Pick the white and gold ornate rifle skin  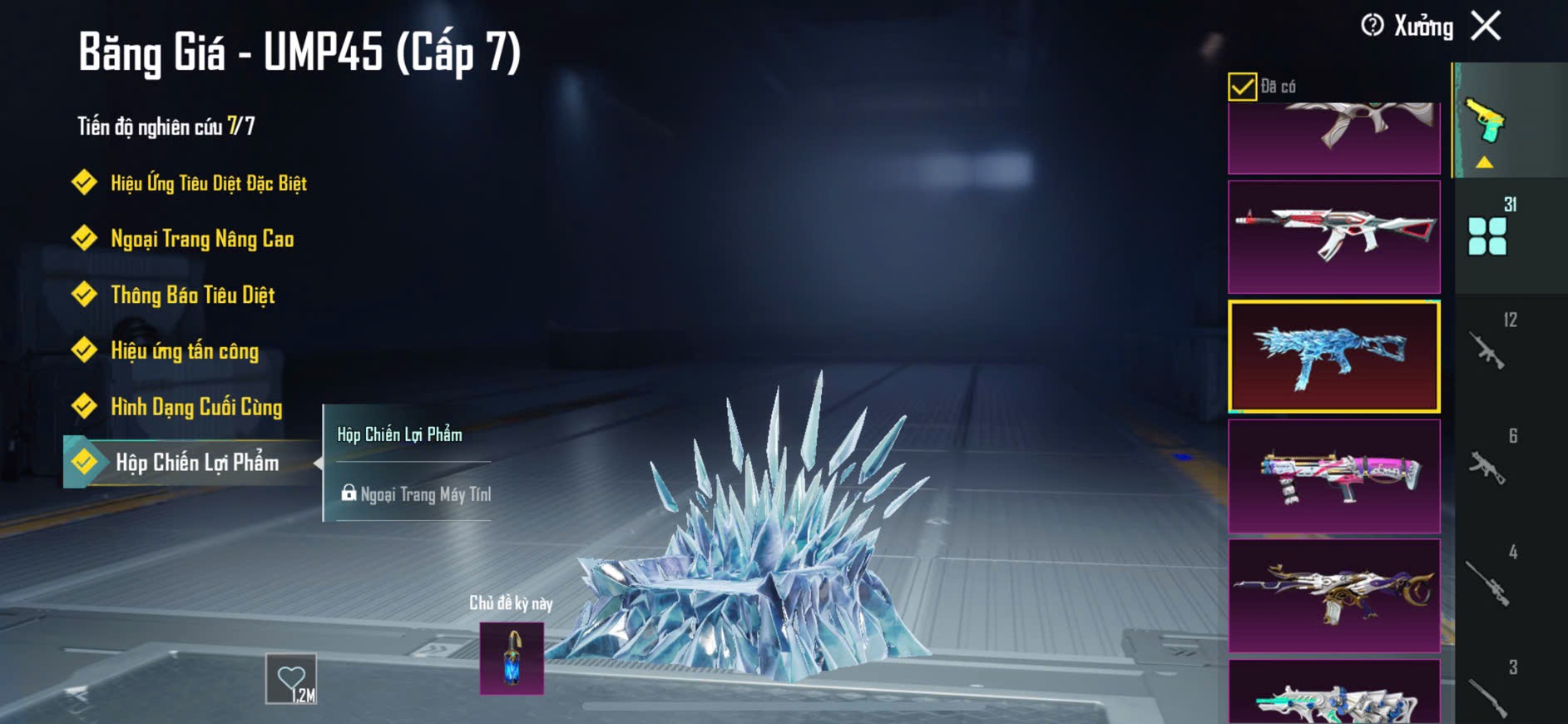click(x=1333, y=595)
